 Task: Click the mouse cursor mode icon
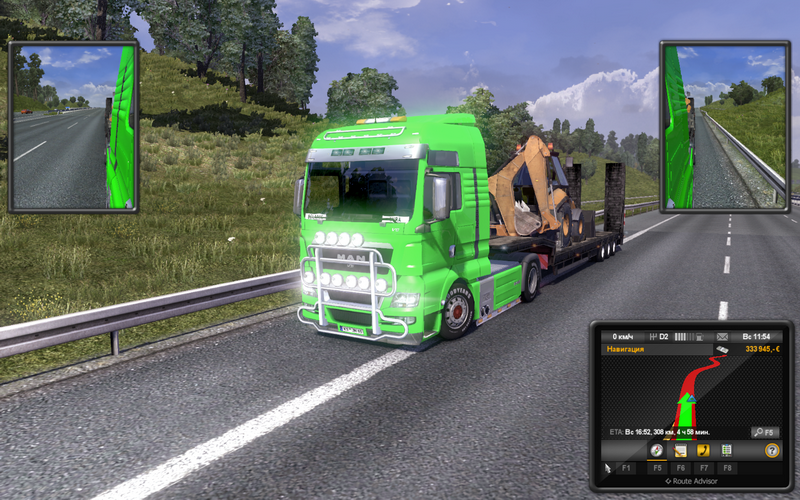point(606,467)
